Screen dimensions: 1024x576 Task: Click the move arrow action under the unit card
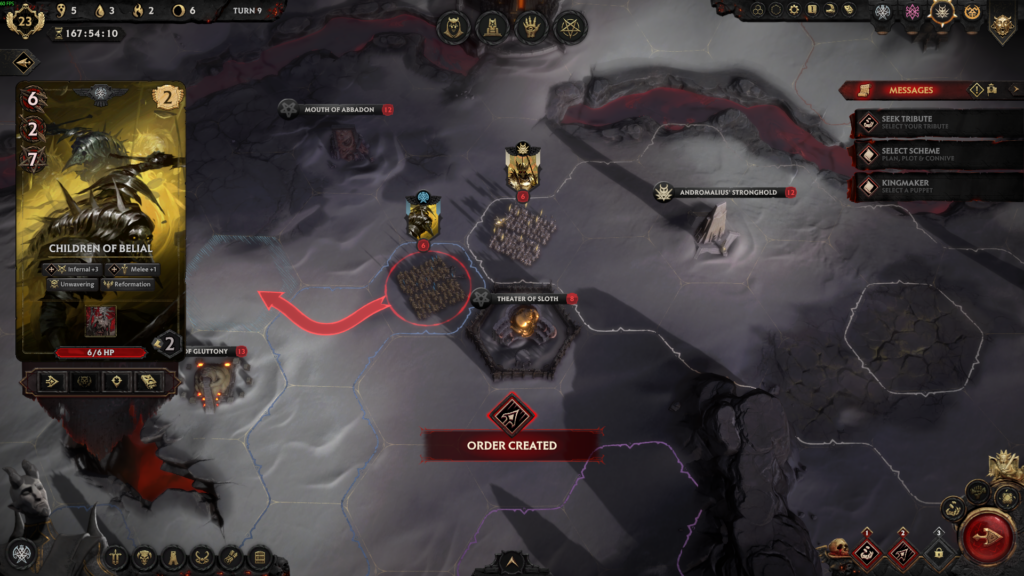(x=52, y=381)
